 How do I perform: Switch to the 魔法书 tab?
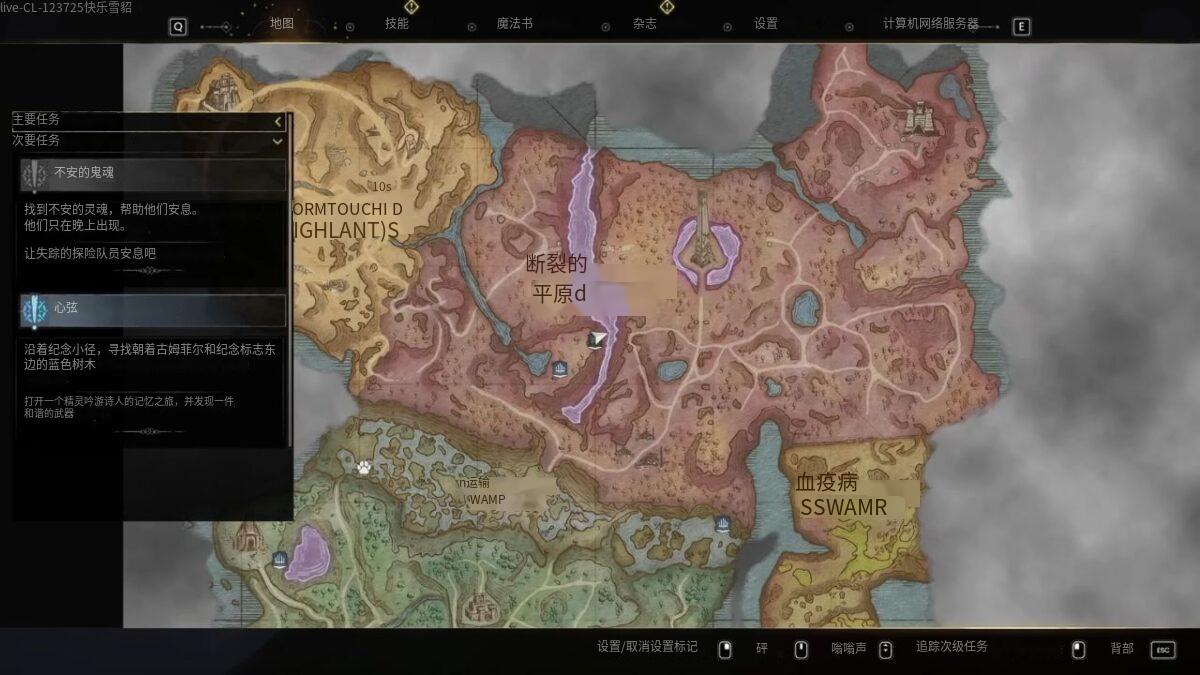515,24
